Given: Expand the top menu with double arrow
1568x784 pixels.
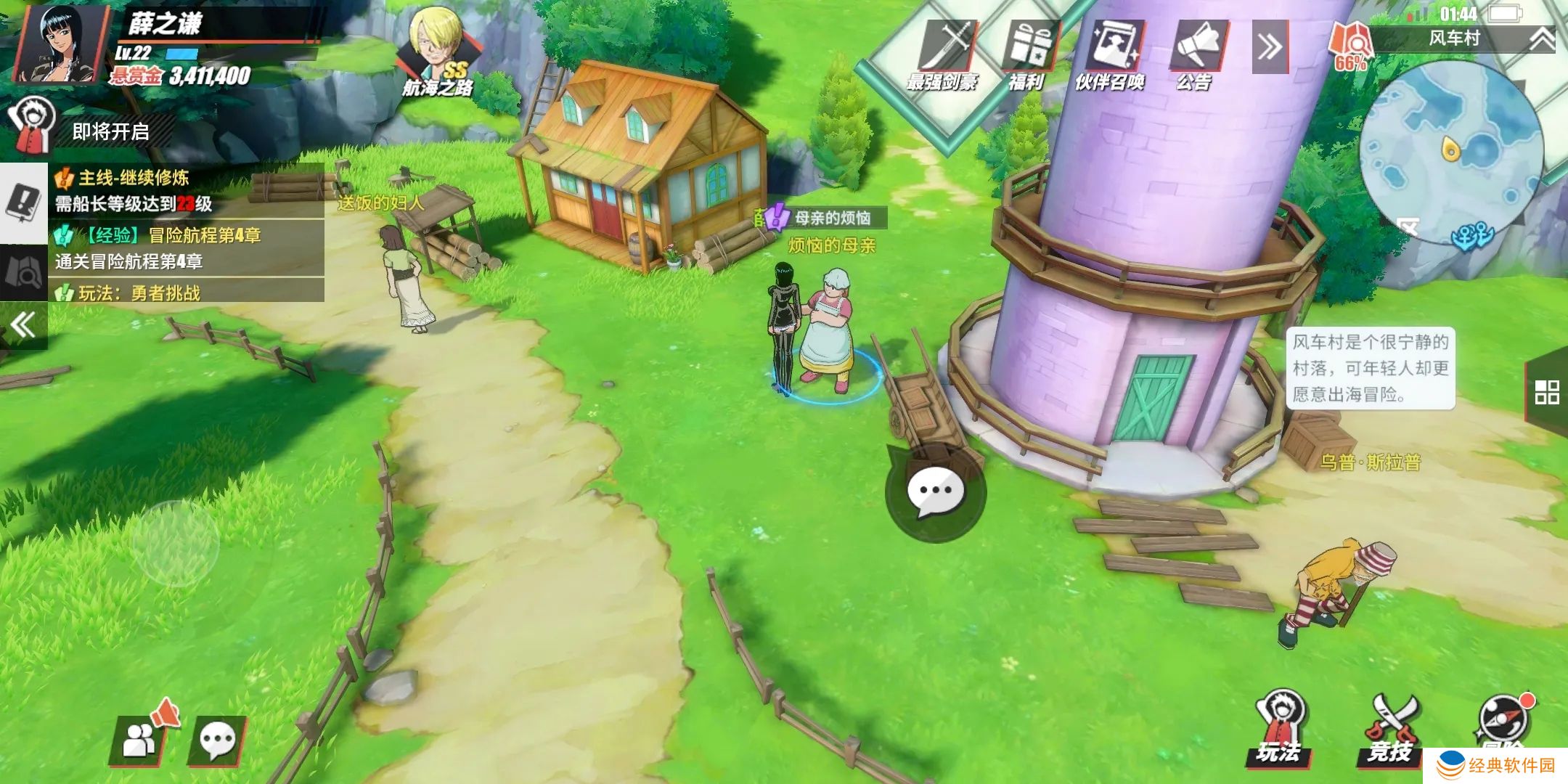Looking at the screenshot, I should (x=1270, y=47).
